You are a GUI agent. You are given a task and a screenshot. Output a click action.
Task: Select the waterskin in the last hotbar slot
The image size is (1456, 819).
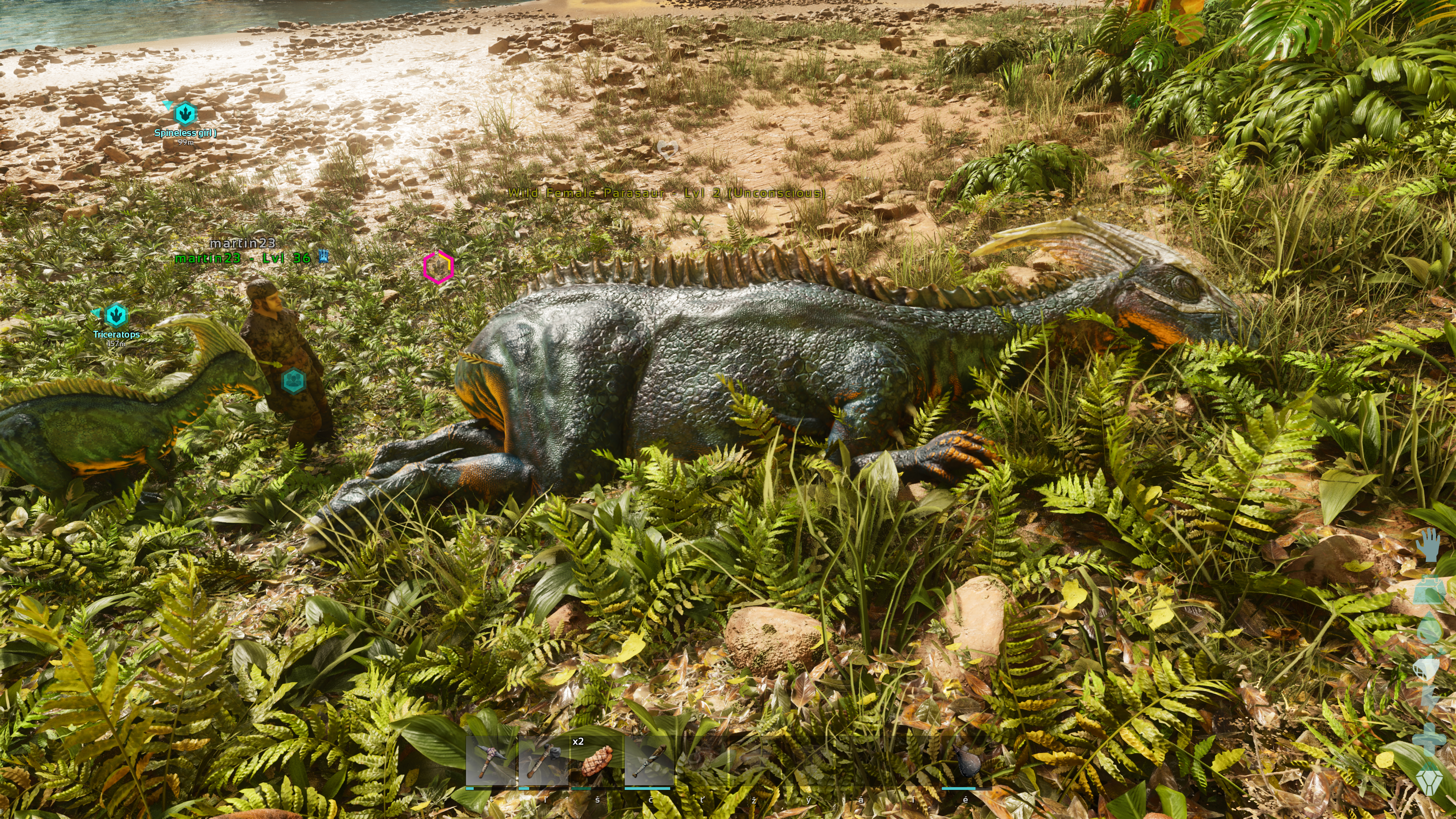point(966,760)
